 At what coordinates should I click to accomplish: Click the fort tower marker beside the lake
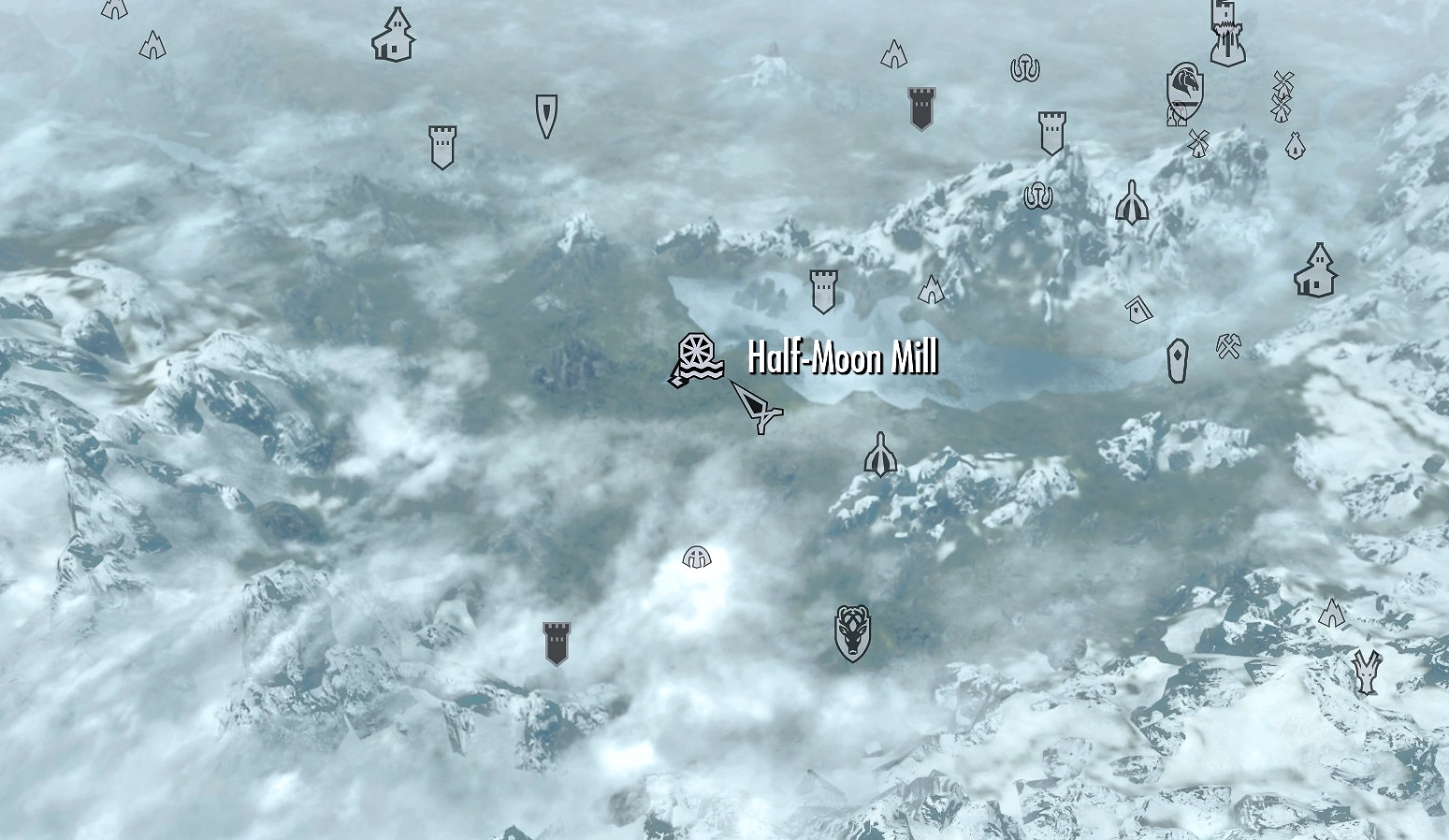(824, 290)
